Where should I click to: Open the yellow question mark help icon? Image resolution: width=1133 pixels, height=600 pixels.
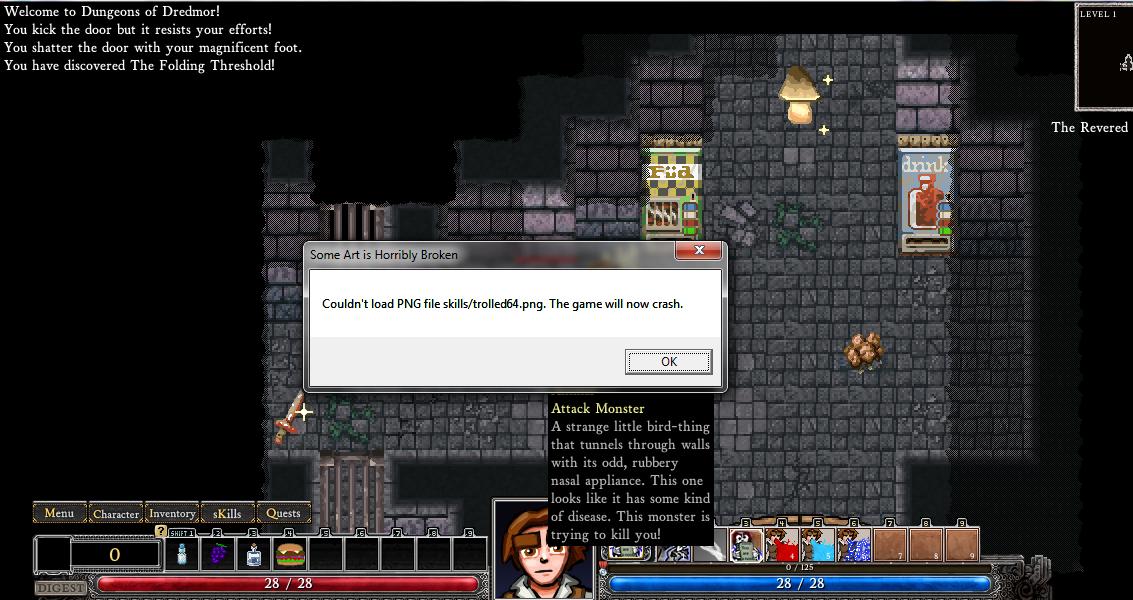click(161, 531)
